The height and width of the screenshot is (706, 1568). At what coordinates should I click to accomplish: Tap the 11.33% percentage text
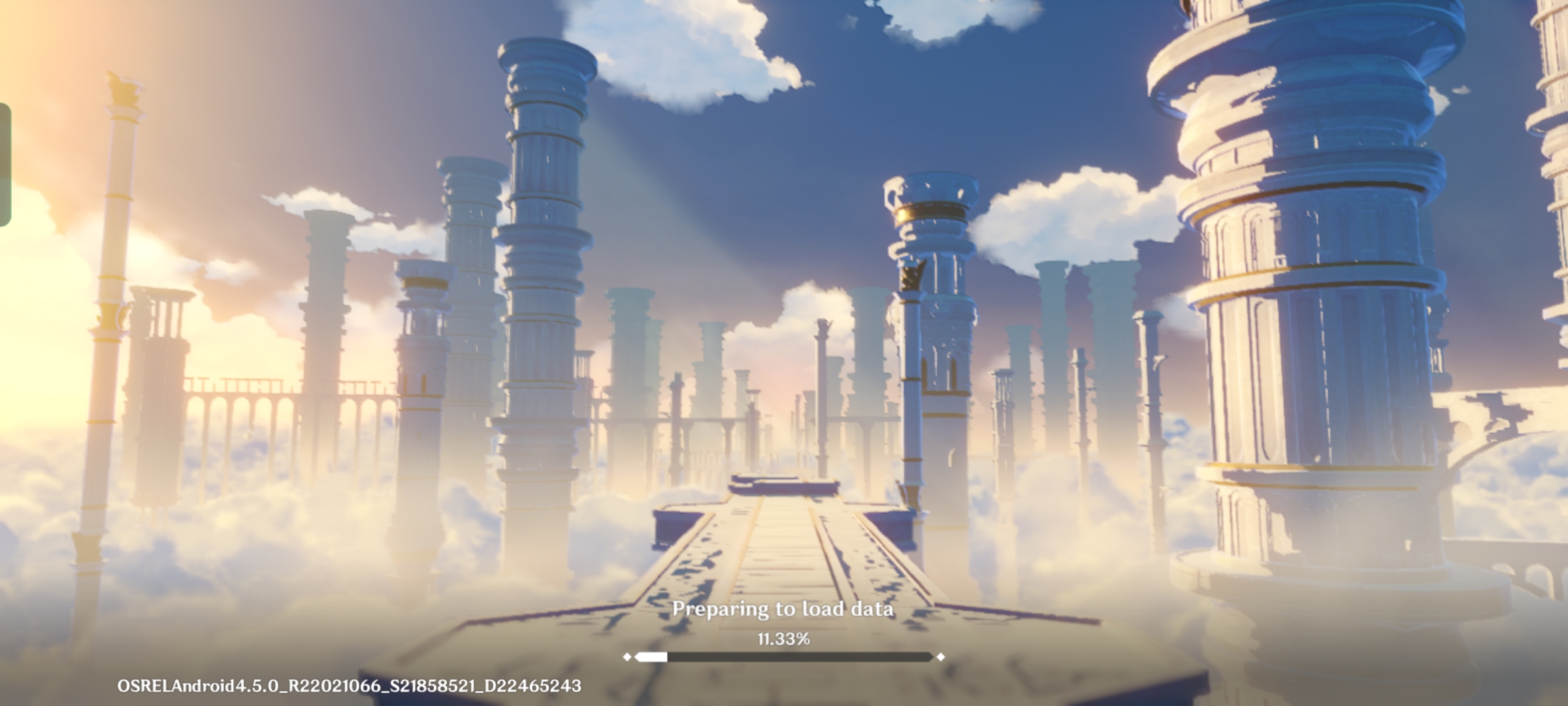click(x=783, y=642)
